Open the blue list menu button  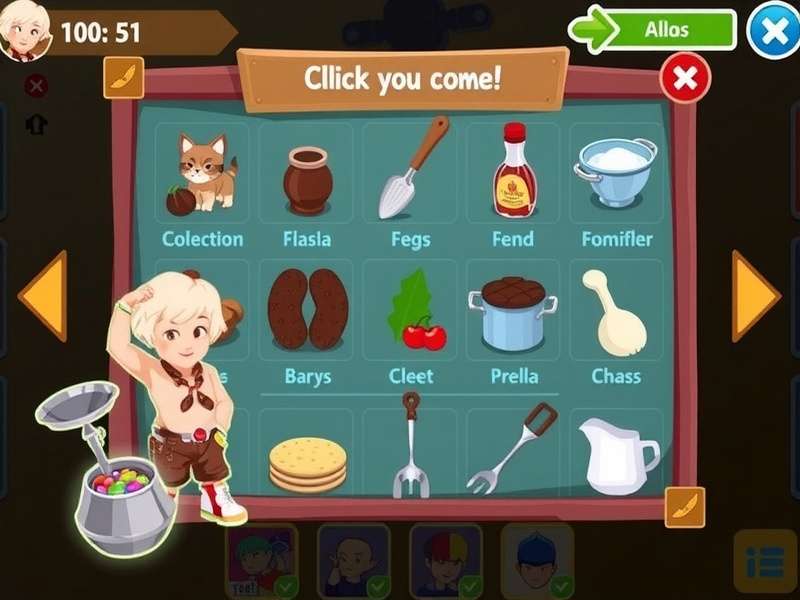pyautogui.click(x=765, y=562)
